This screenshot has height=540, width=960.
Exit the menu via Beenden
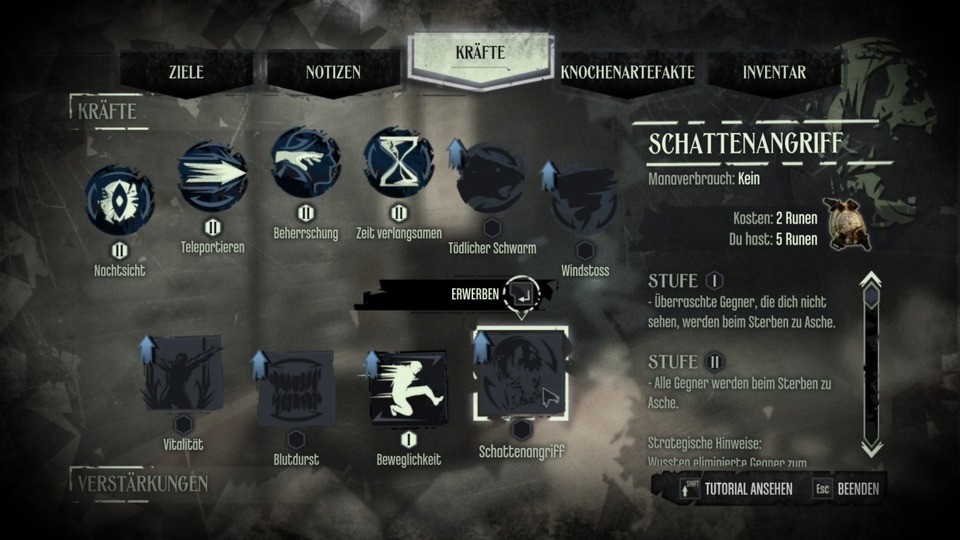(848, 489)
